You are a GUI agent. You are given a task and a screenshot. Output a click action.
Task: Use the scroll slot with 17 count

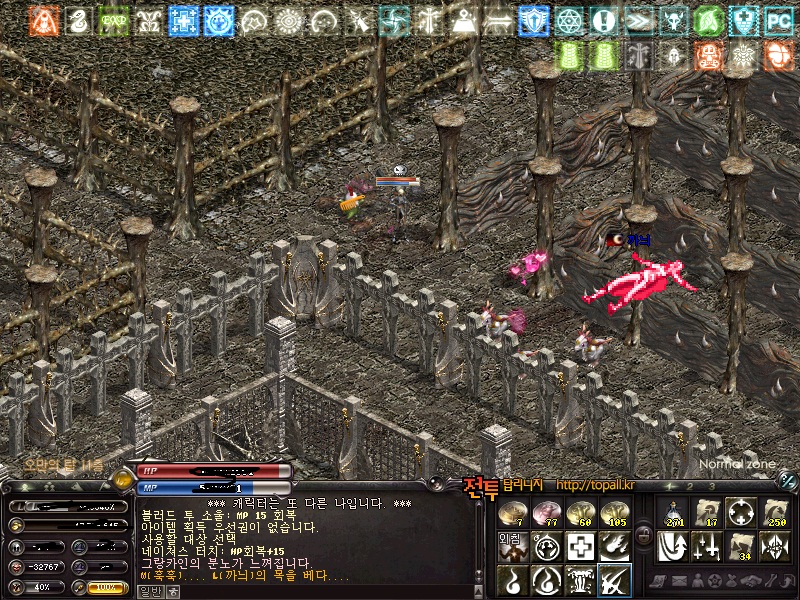[x=706, y=513]
